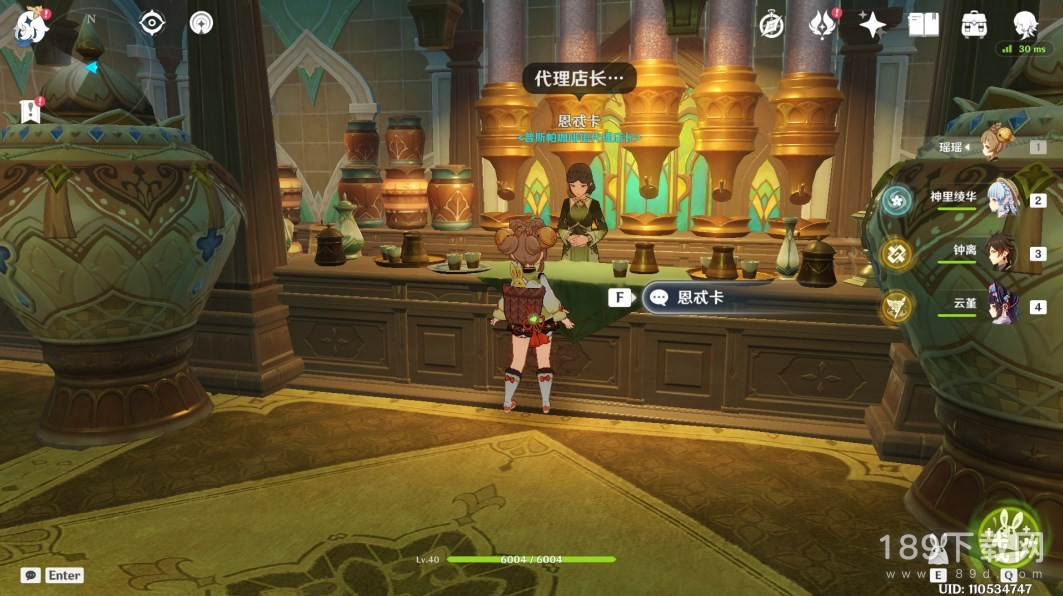Image resolution: width=1063 pixels, height=596 pixels.
Task: Open the character screen head icon
Action: [1025, 26]
